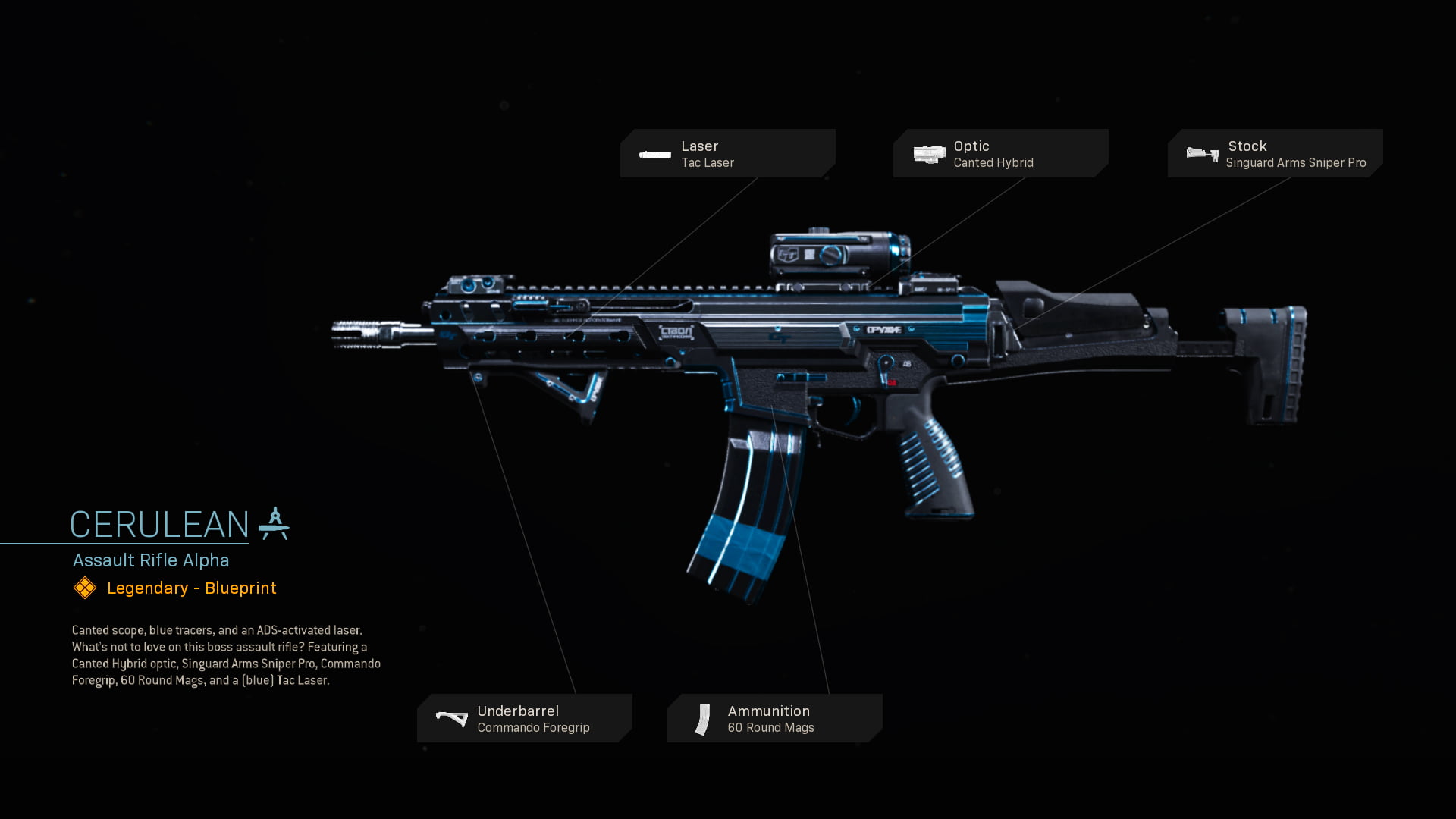Select the 60 Round Mags magazine icon
1456x819 pixels.
702,718
